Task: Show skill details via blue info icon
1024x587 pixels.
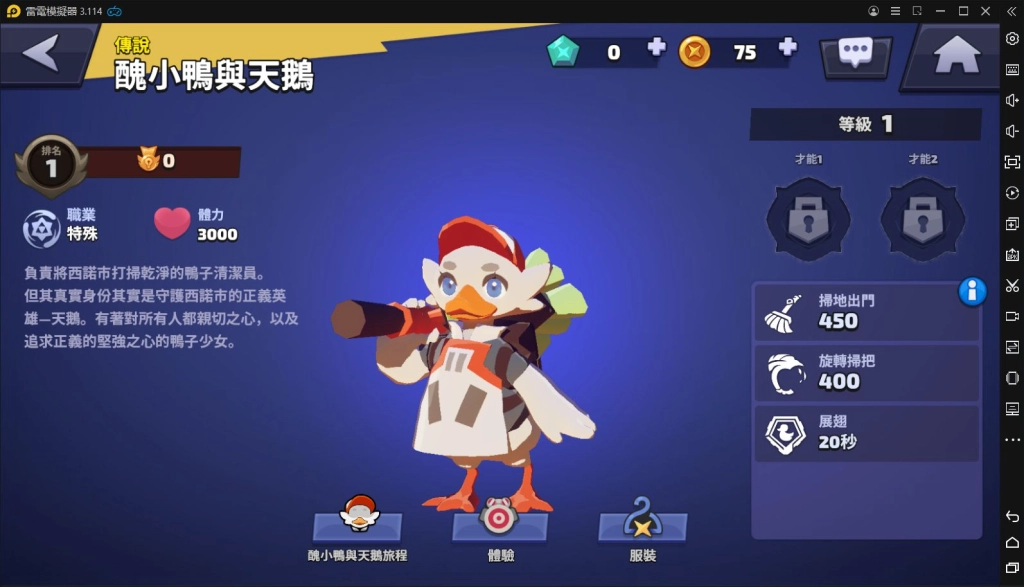Action: (x=972, y=291)
